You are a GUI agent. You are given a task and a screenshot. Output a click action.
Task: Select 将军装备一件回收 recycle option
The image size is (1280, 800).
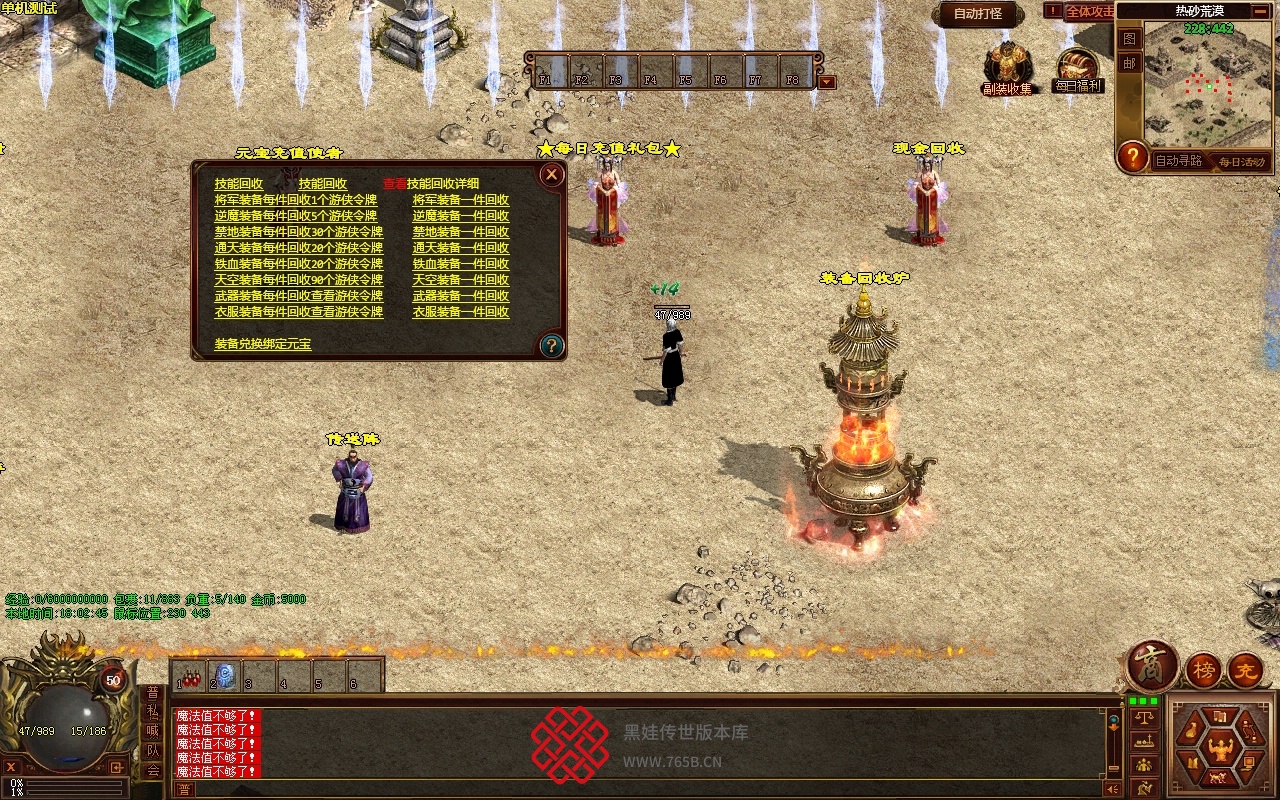point(460,200)
